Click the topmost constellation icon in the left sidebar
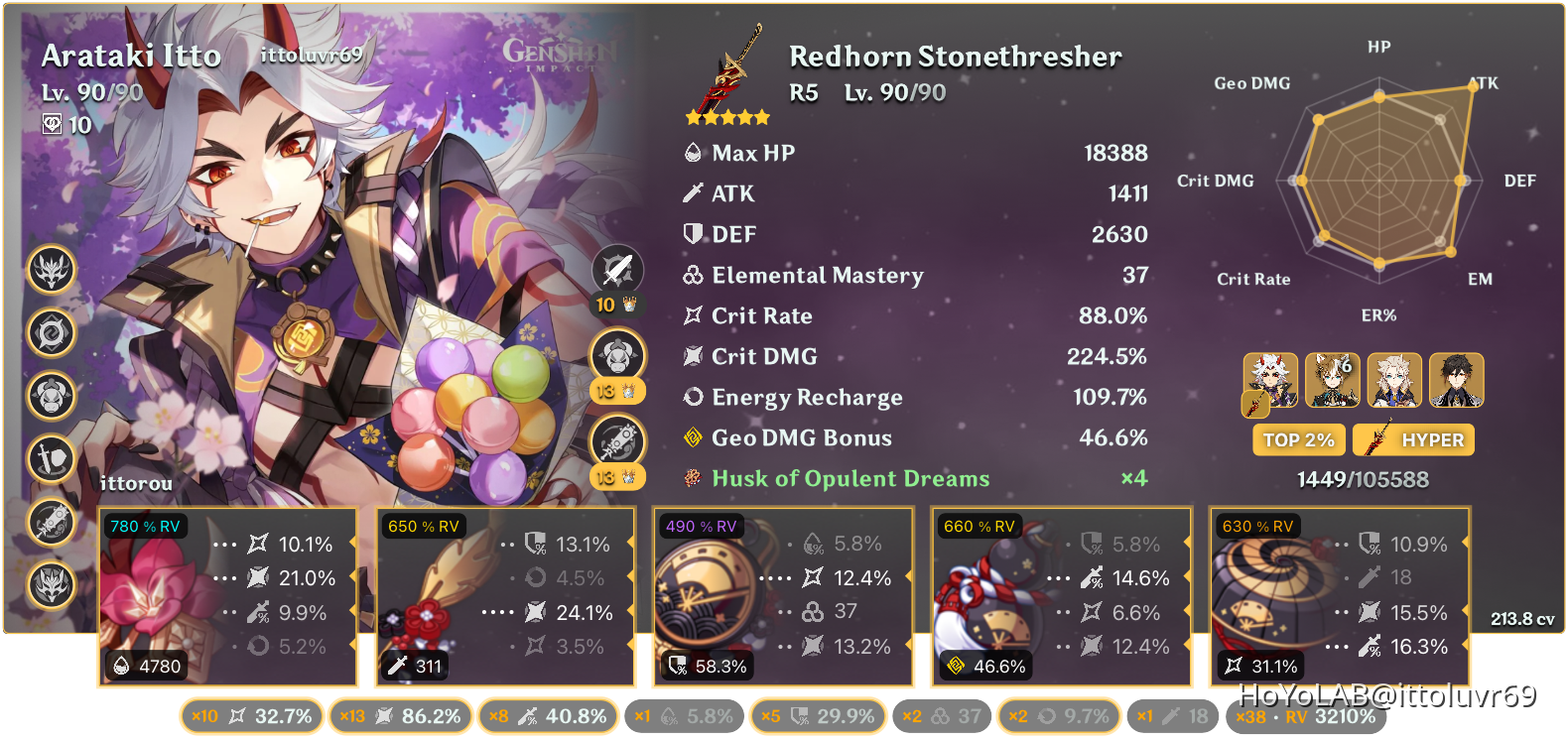This screenshot has height=741, width=1568. coord(52,271)
